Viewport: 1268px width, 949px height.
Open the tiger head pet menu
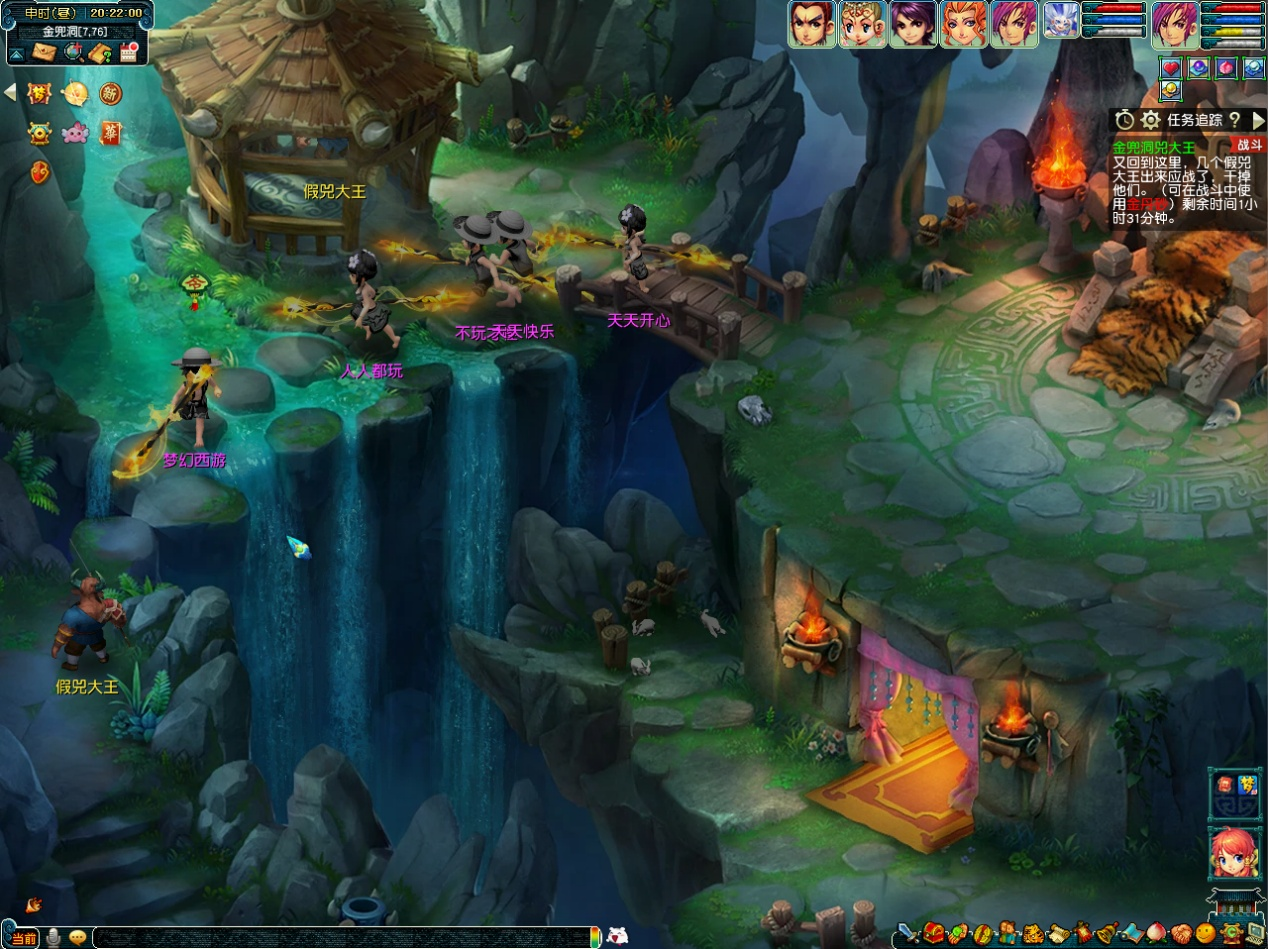[1034, 935]
